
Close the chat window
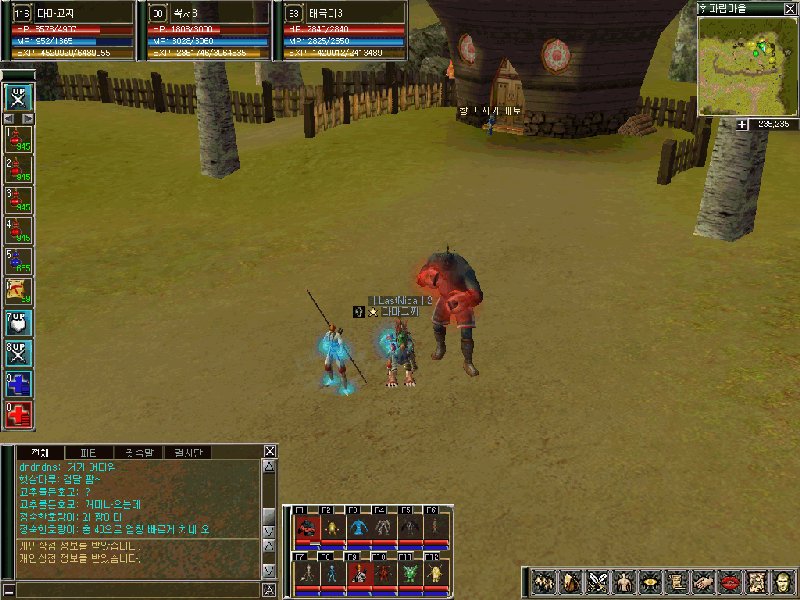[269, 451]
